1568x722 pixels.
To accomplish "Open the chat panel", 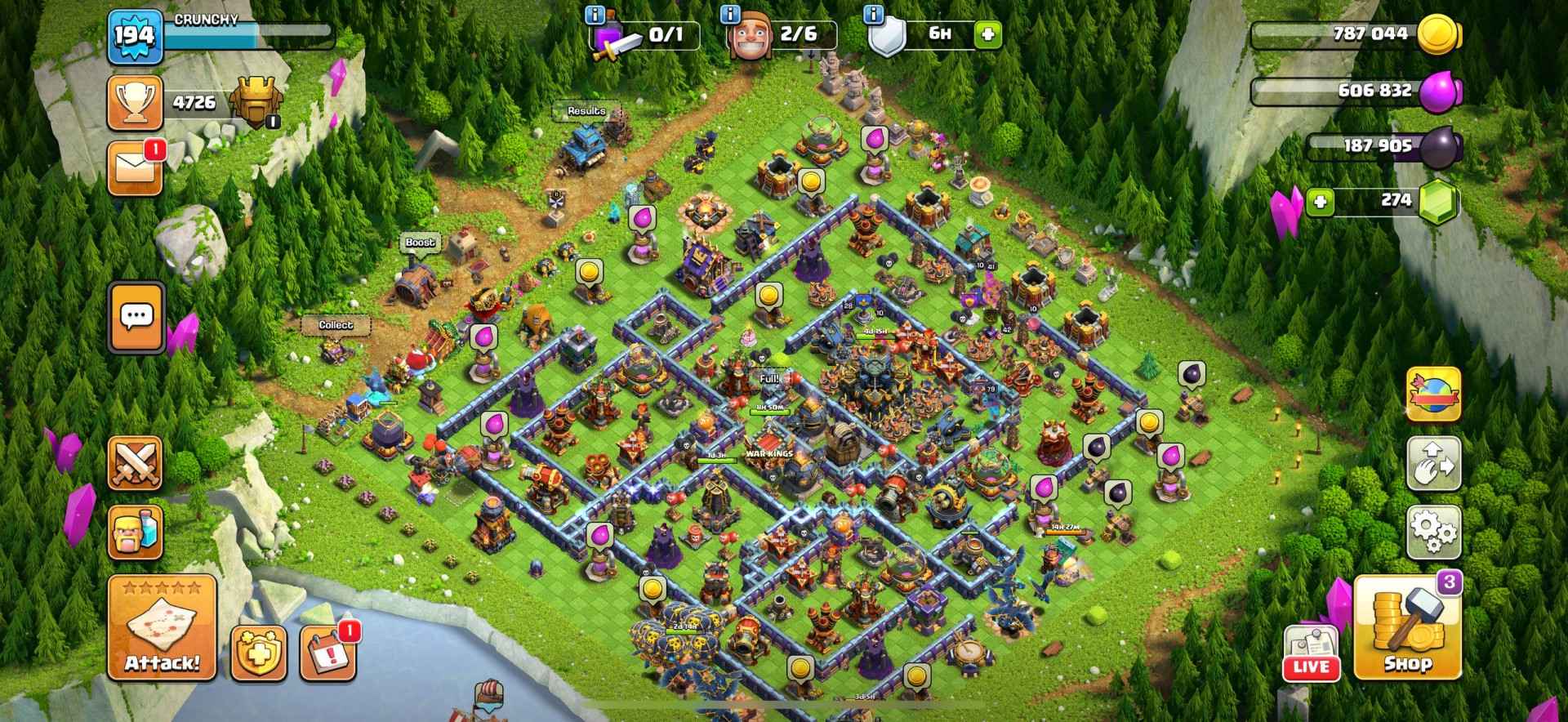I will (136, 317).
